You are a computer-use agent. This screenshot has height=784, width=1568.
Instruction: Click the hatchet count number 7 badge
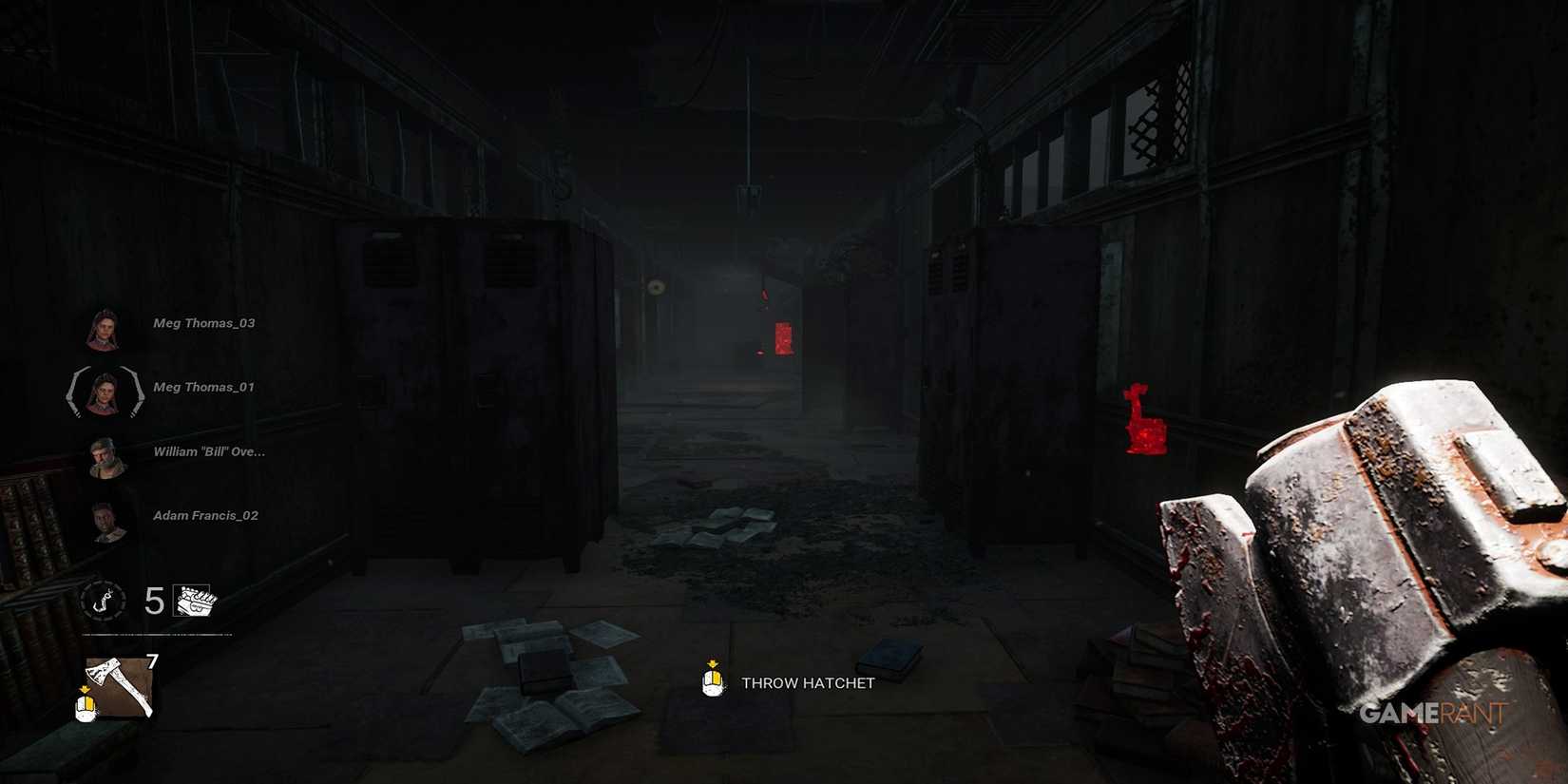[150, 658]
